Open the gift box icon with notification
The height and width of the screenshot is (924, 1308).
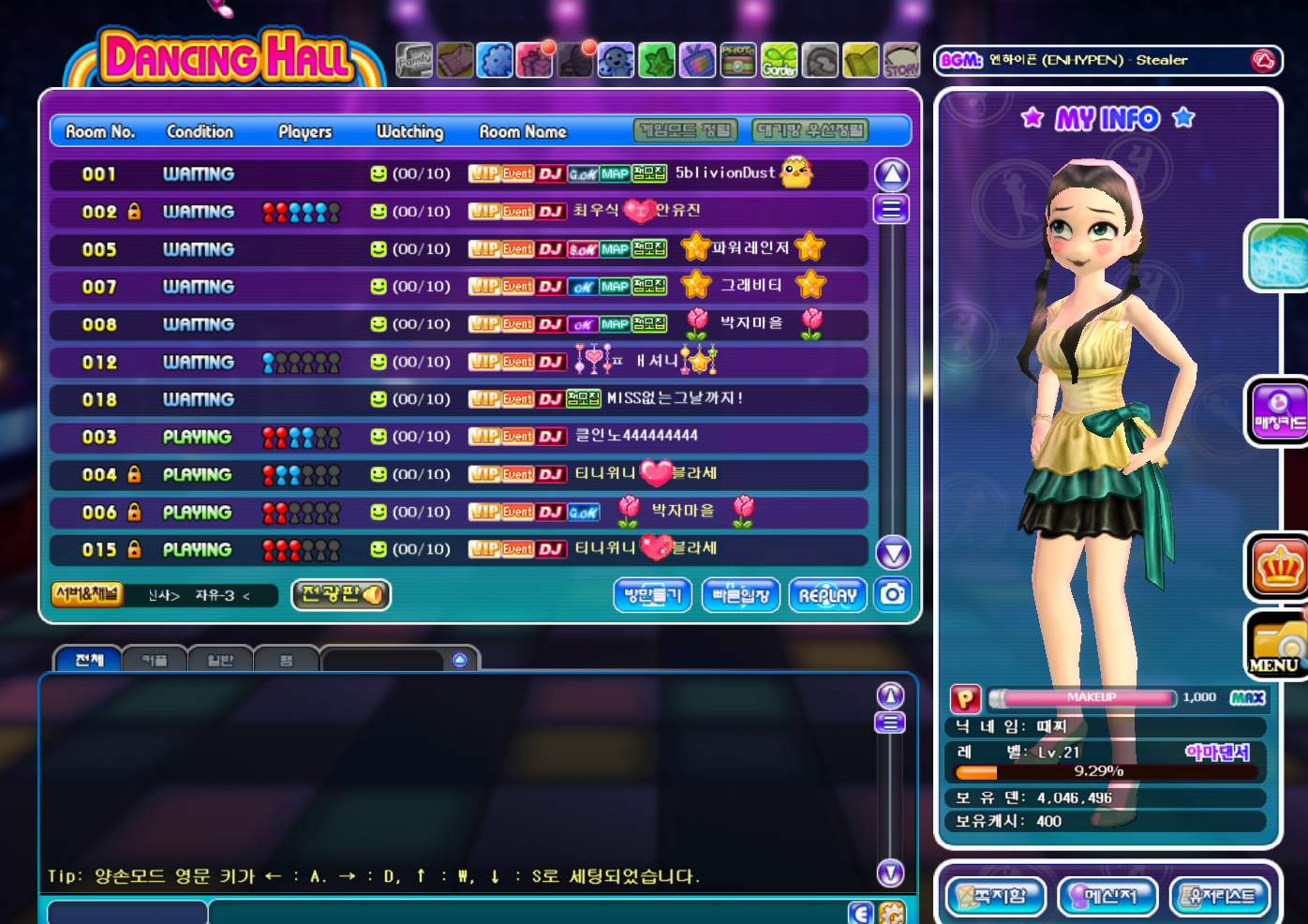[535, 61]
